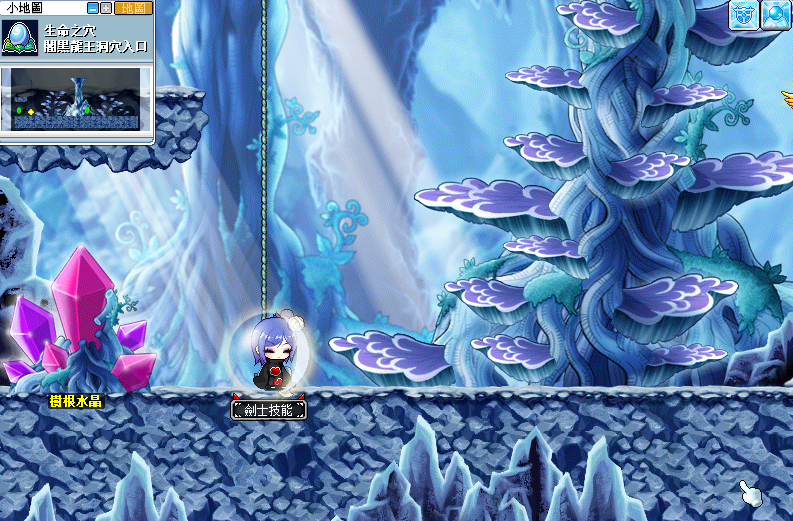Click the minimap view of the cave
Screen dimensions: 793x521
77,100
